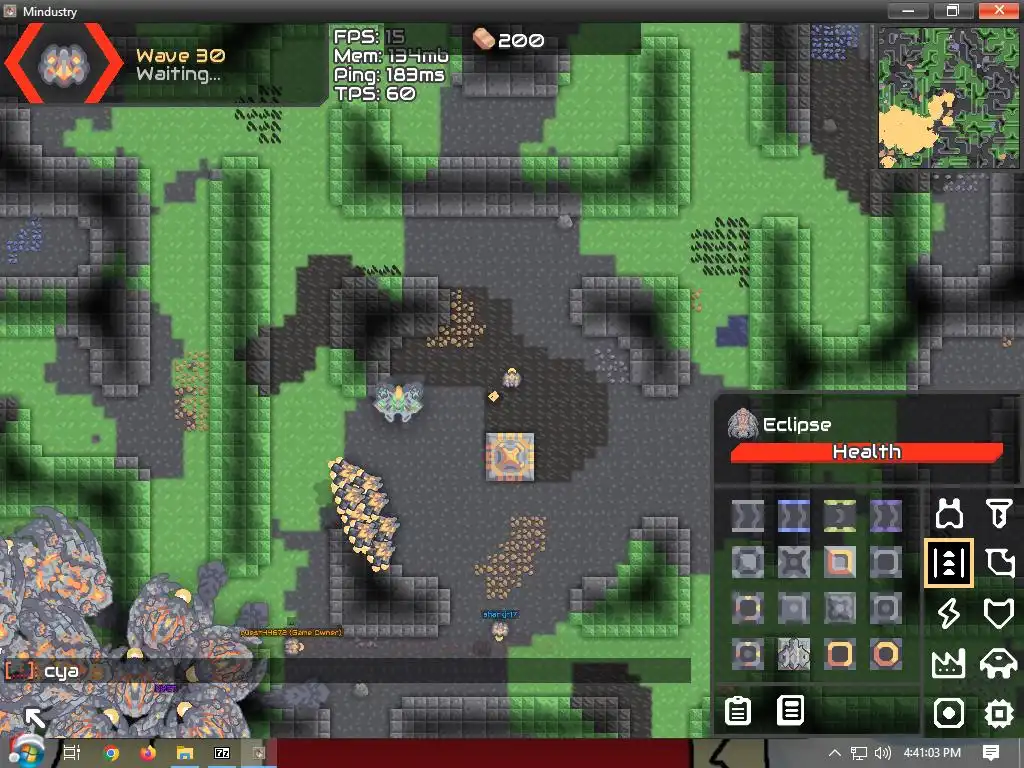Open the liquid blocks category

999,563
